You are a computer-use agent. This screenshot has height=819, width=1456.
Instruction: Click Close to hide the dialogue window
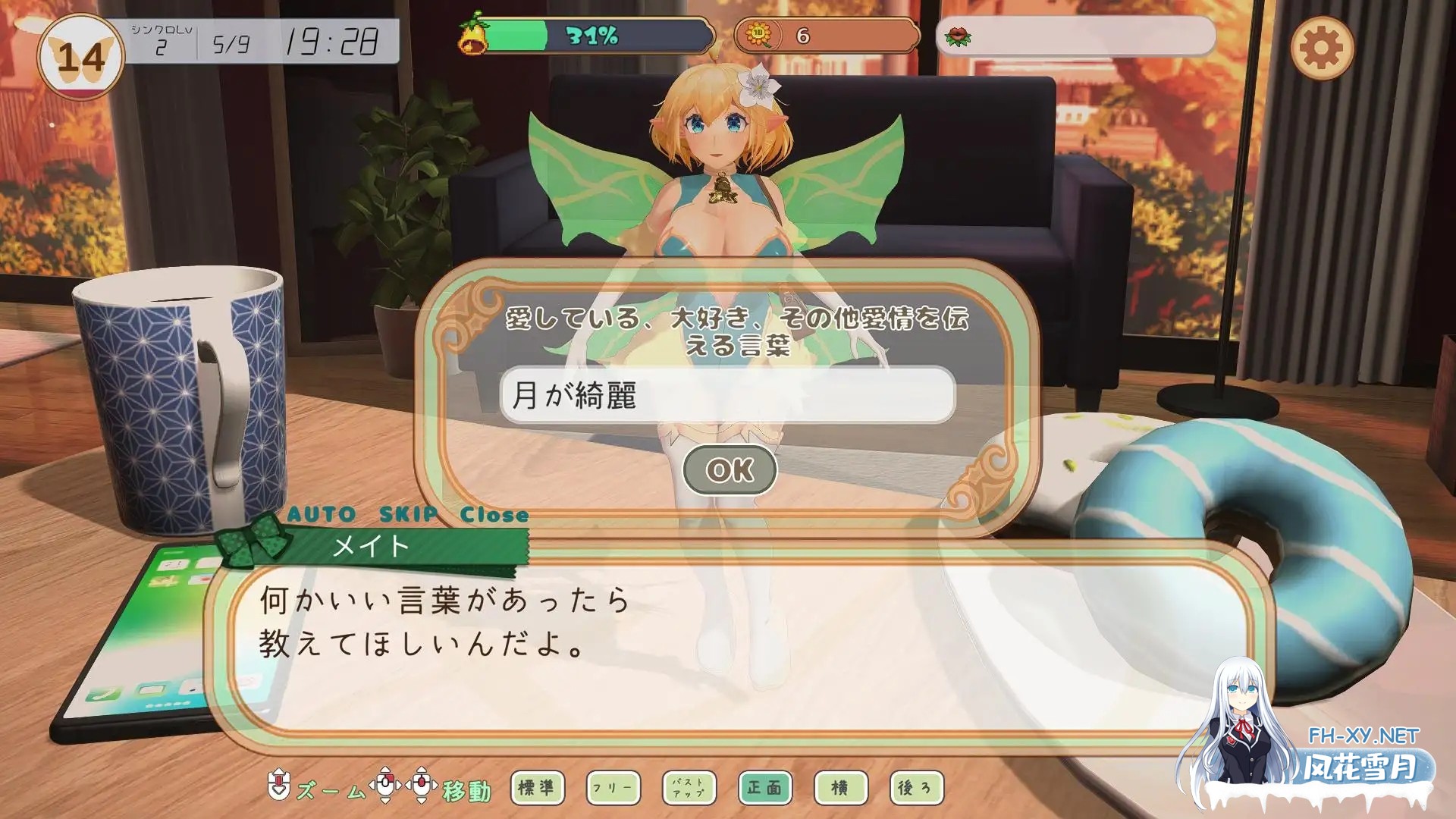pos(494,513)
